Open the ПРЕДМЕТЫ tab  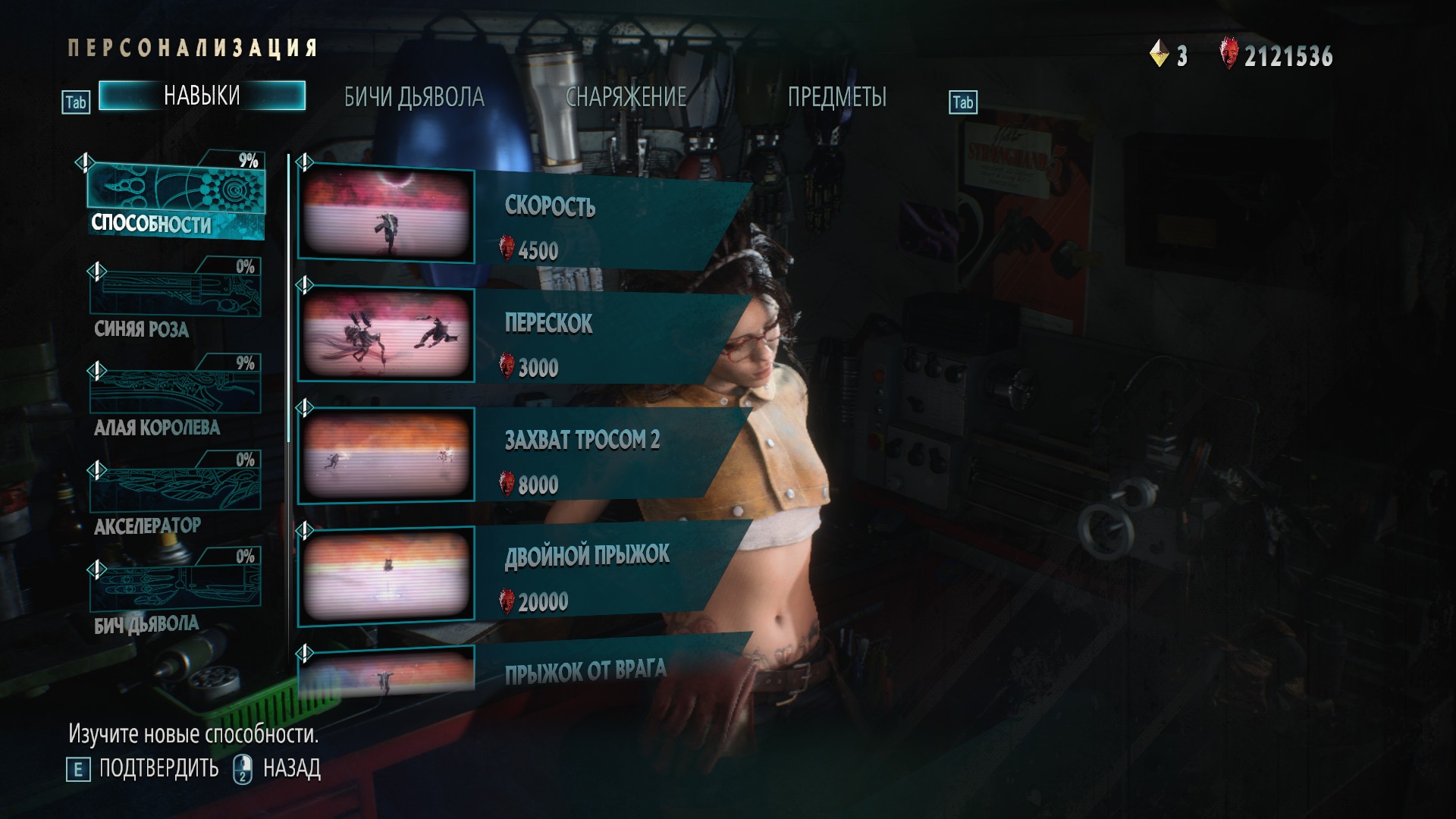[x=836, y=98]
